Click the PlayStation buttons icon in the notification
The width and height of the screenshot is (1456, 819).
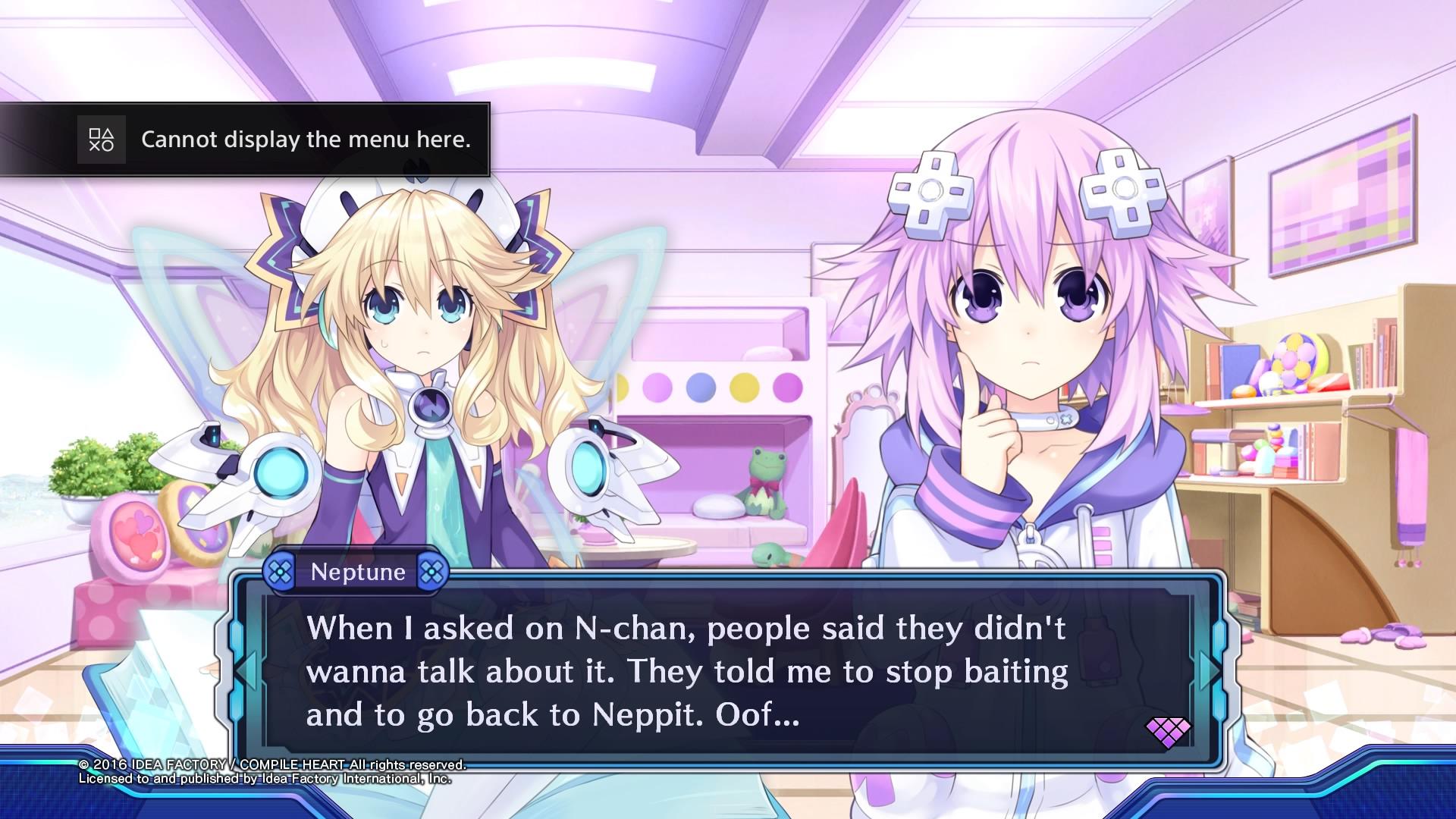(x=102, y=140)
